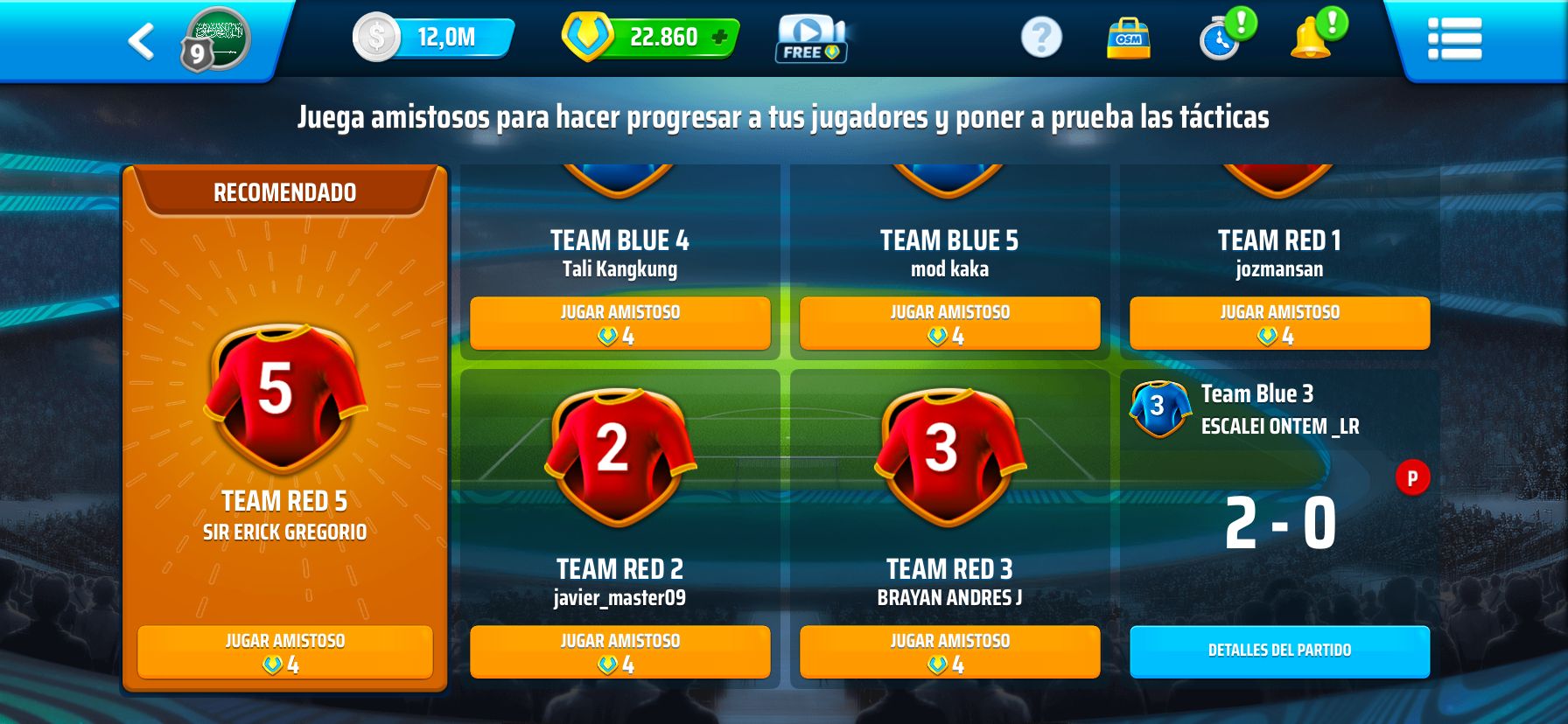Viewport: 1568px width, 724px height.
Task: Play friendly against Team Red 1
Action: coord(1279,324)
